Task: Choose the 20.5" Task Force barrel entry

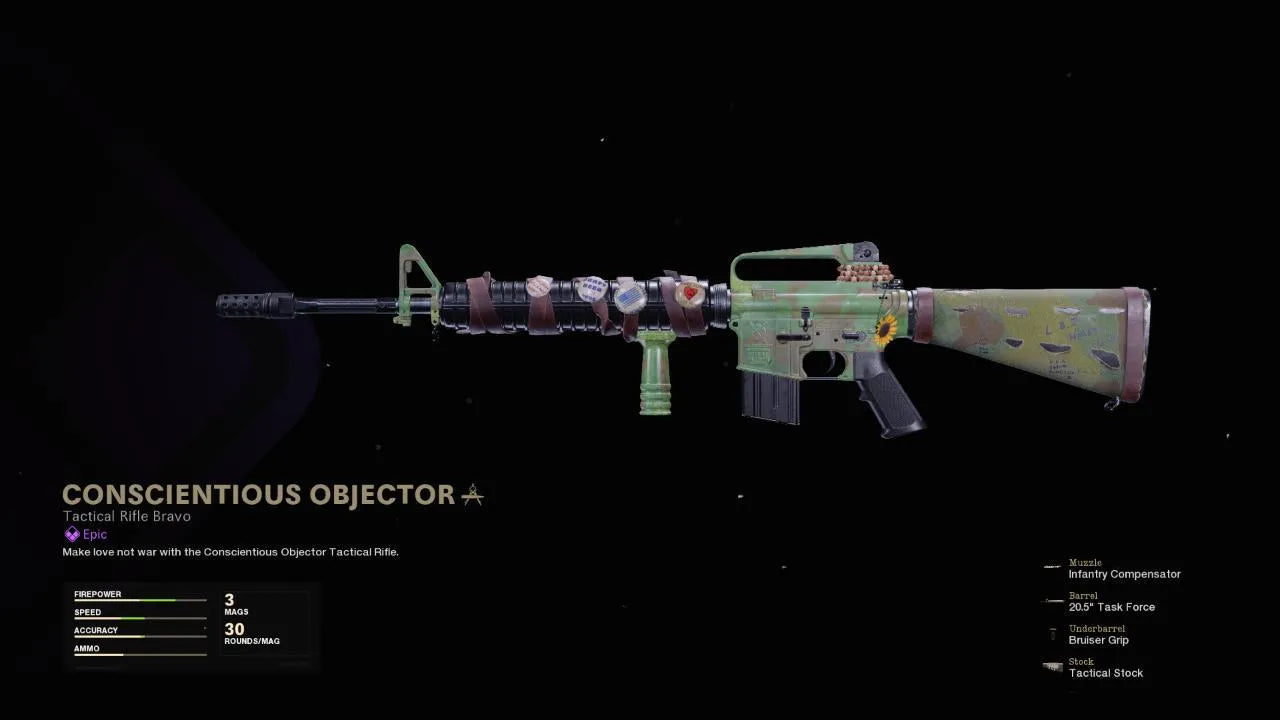Action: tap(1111, 607)
